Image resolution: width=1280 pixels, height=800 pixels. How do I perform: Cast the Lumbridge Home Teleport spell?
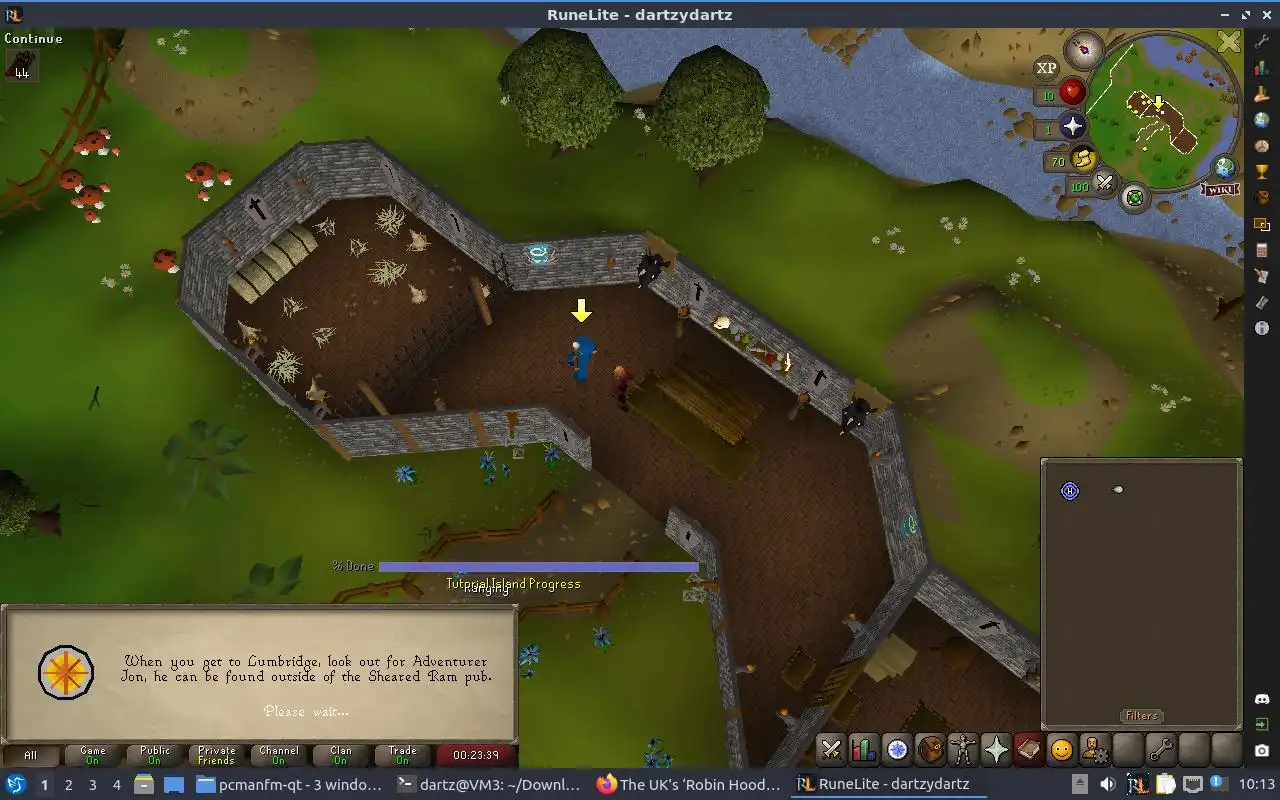1070,491
